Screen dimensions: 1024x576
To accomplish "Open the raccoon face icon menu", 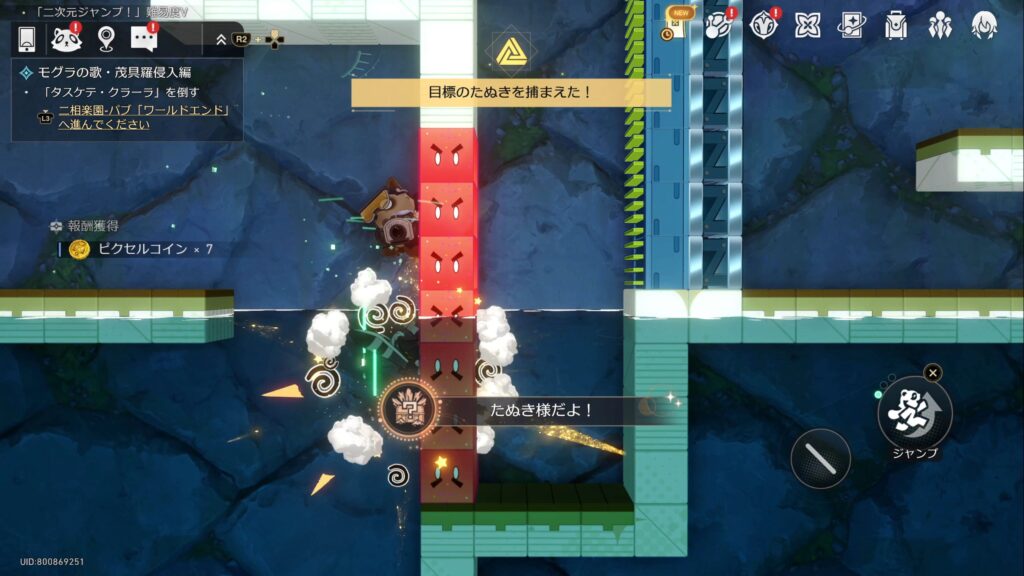I will (x=66, y=39).
